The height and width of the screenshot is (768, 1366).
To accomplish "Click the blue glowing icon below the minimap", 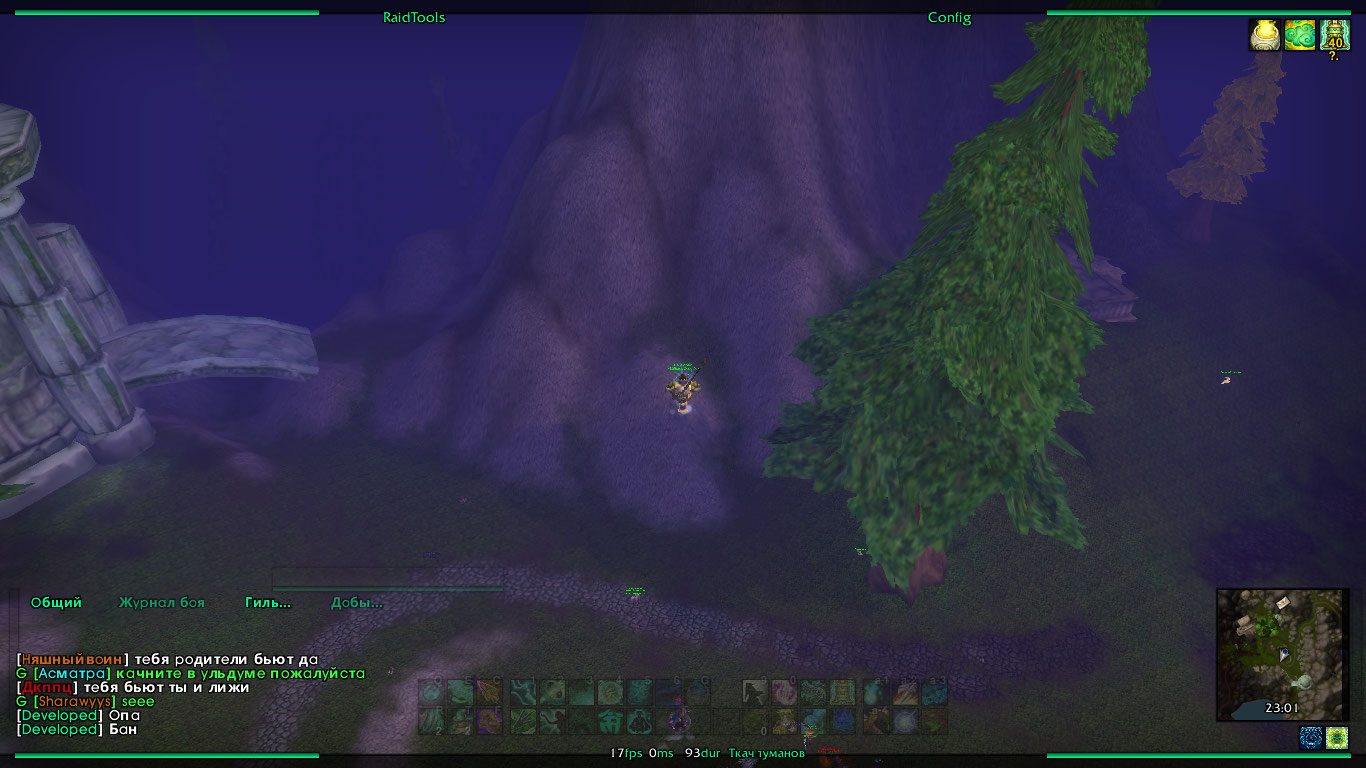I will point(1310,738).
